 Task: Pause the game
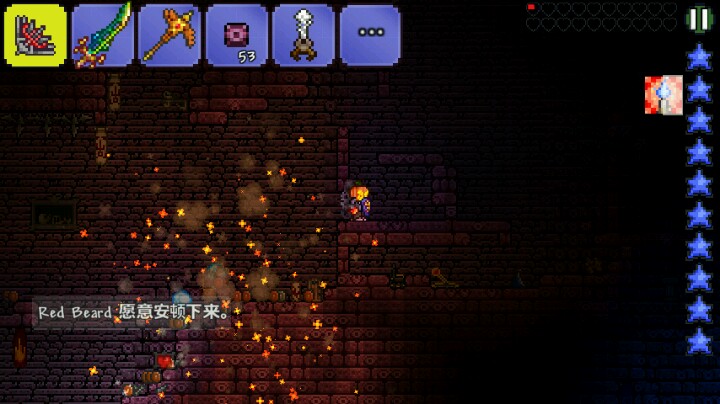point(697,19)
